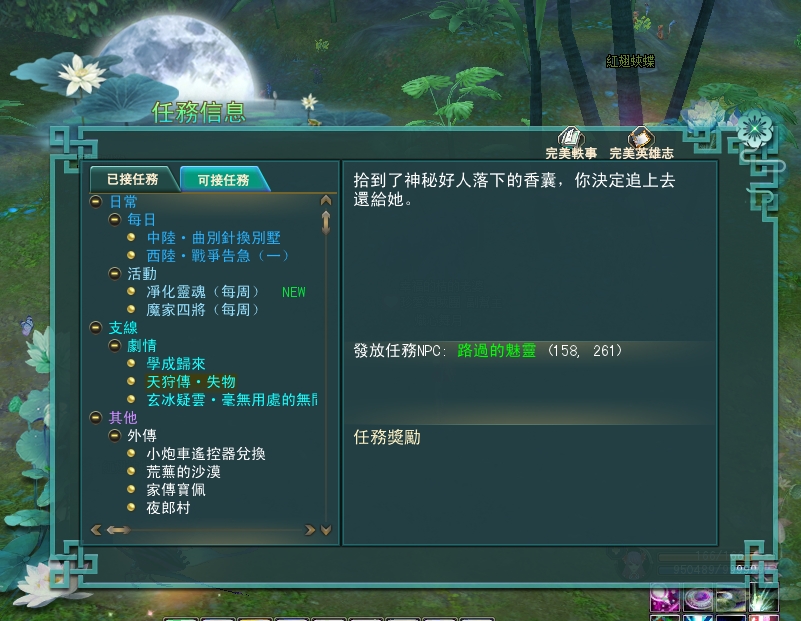The width and height of the screenshot is (801, 621).
Task: Click the NPC link 路過的魅靈
Action: point(497,351)
